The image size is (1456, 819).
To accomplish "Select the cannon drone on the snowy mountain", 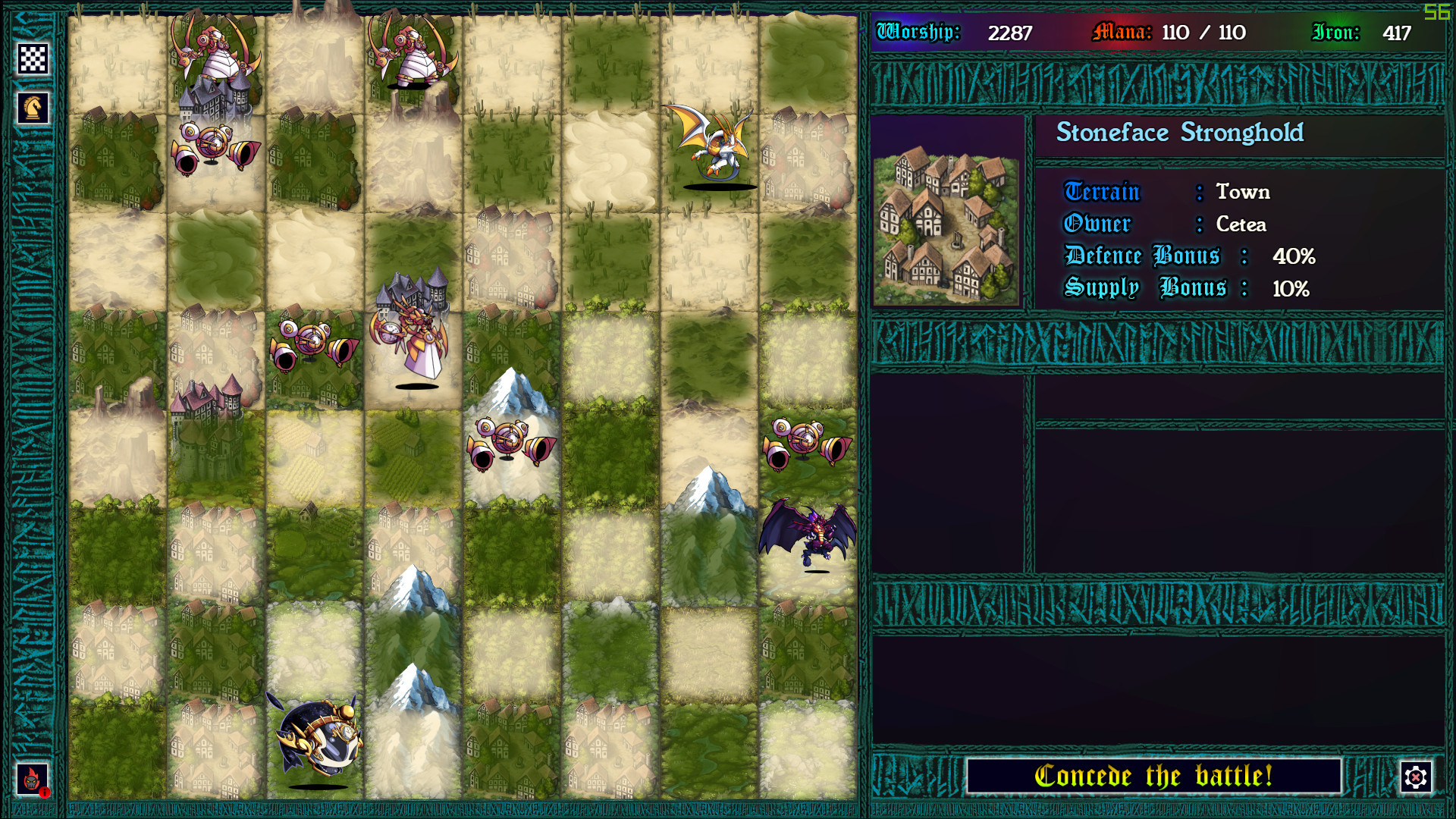I will 510,440.
